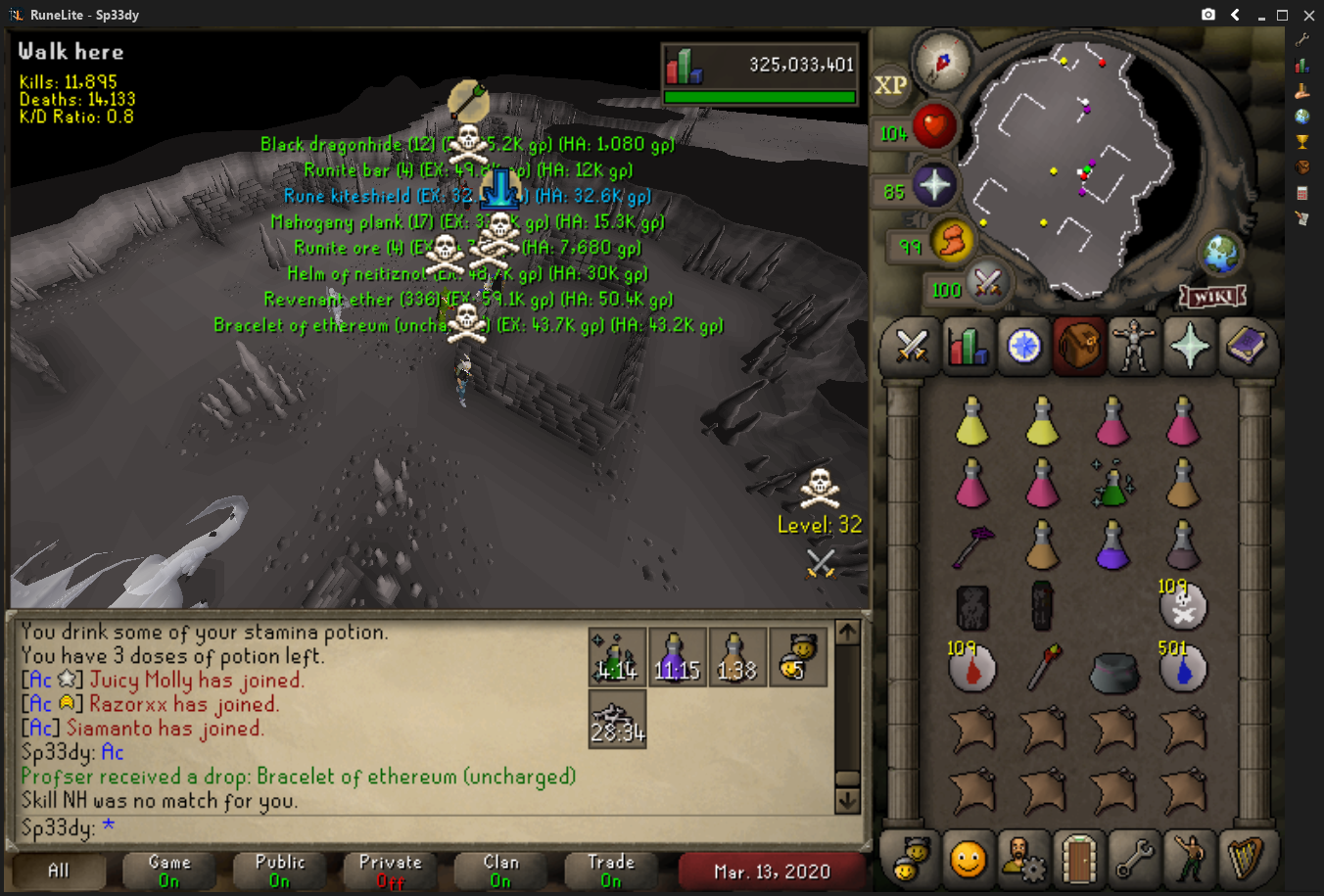1324x896 pixels.
Task: Click the Wiki lookup banner
Action: point(1212,295)
